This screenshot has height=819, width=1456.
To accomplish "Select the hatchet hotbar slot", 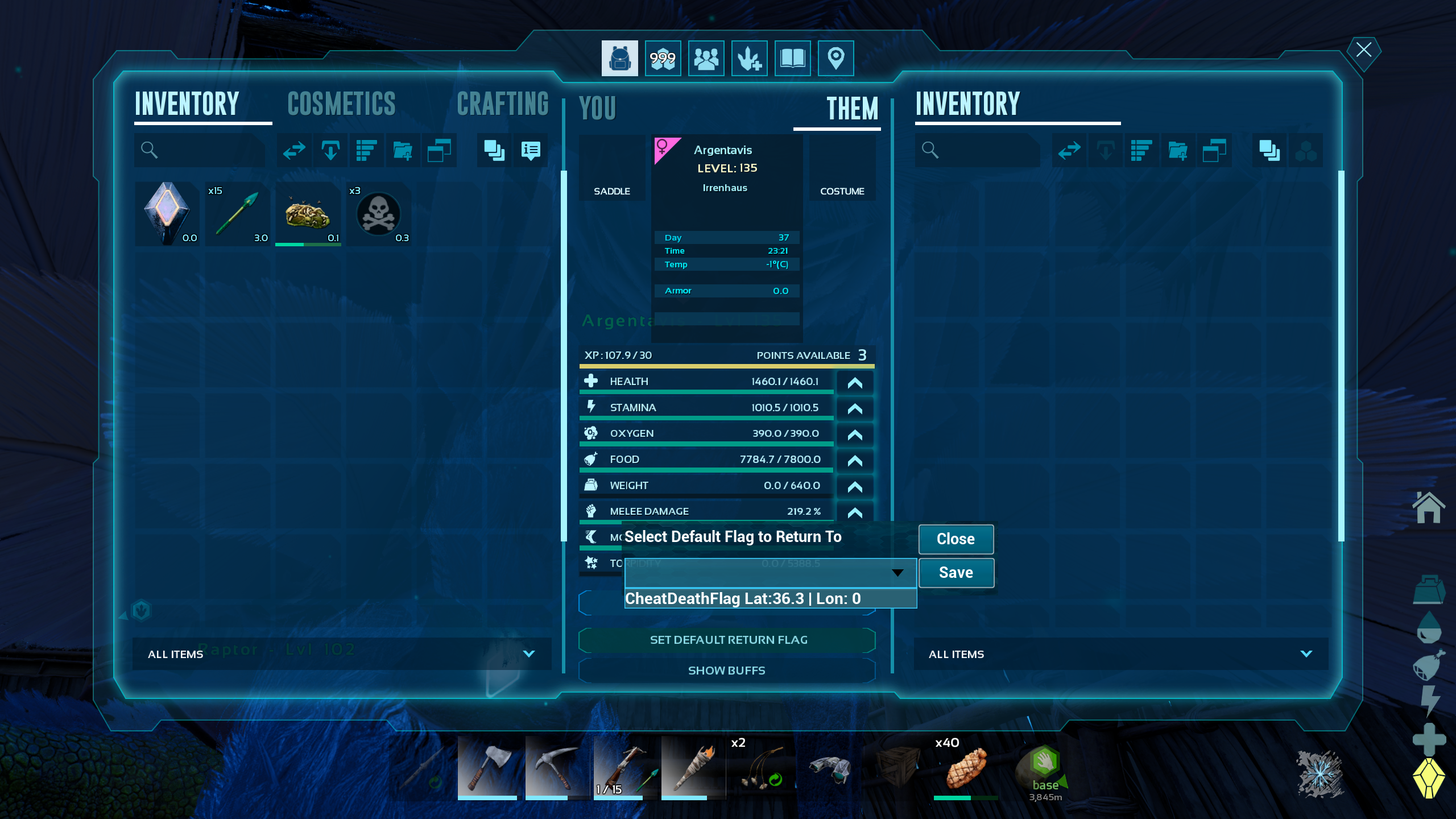I will [x=488, y=768].
